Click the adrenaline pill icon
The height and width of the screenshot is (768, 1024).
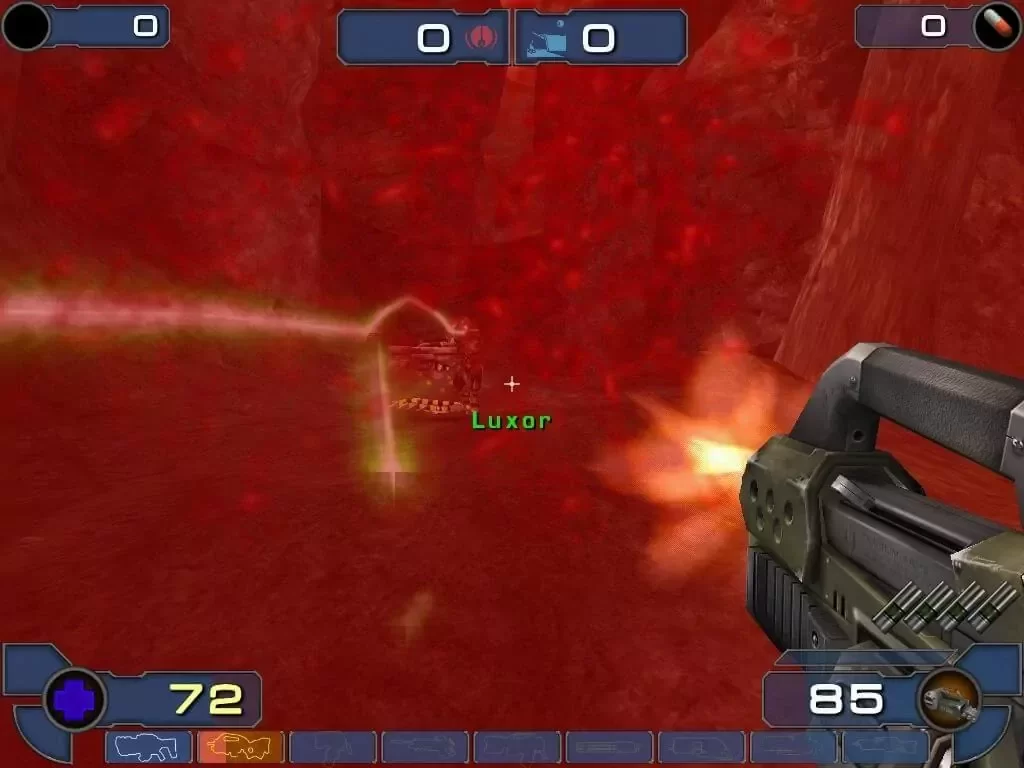[x=996, y=26]
